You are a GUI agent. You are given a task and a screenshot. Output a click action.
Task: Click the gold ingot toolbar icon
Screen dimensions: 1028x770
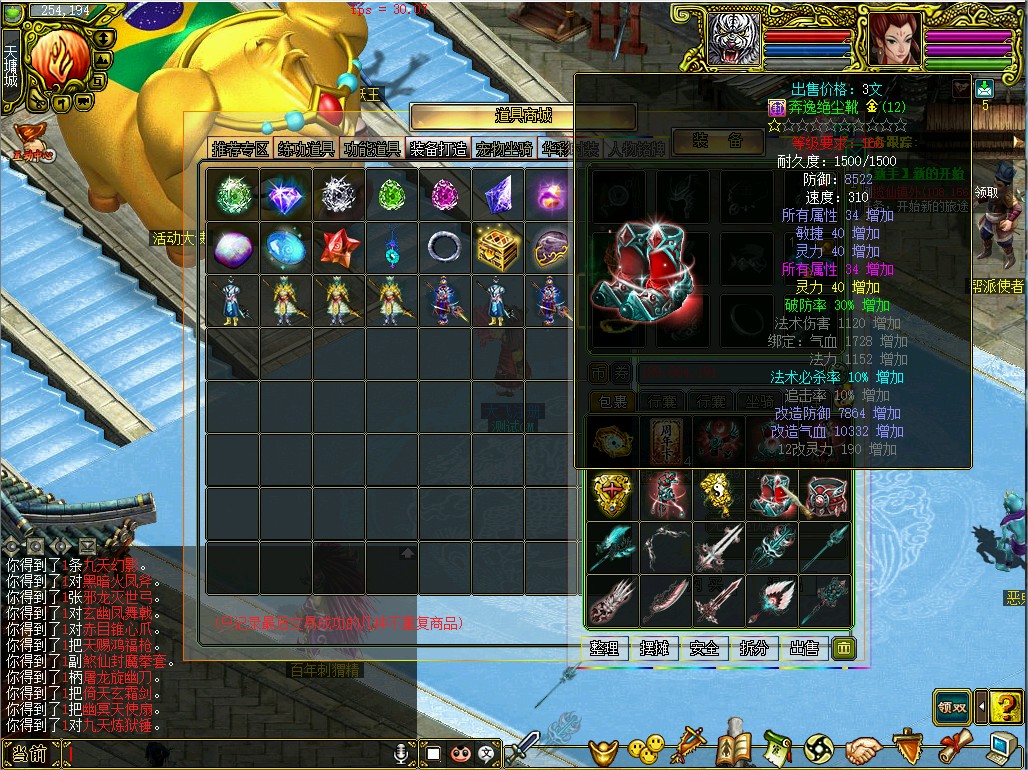tap(602, 748)
